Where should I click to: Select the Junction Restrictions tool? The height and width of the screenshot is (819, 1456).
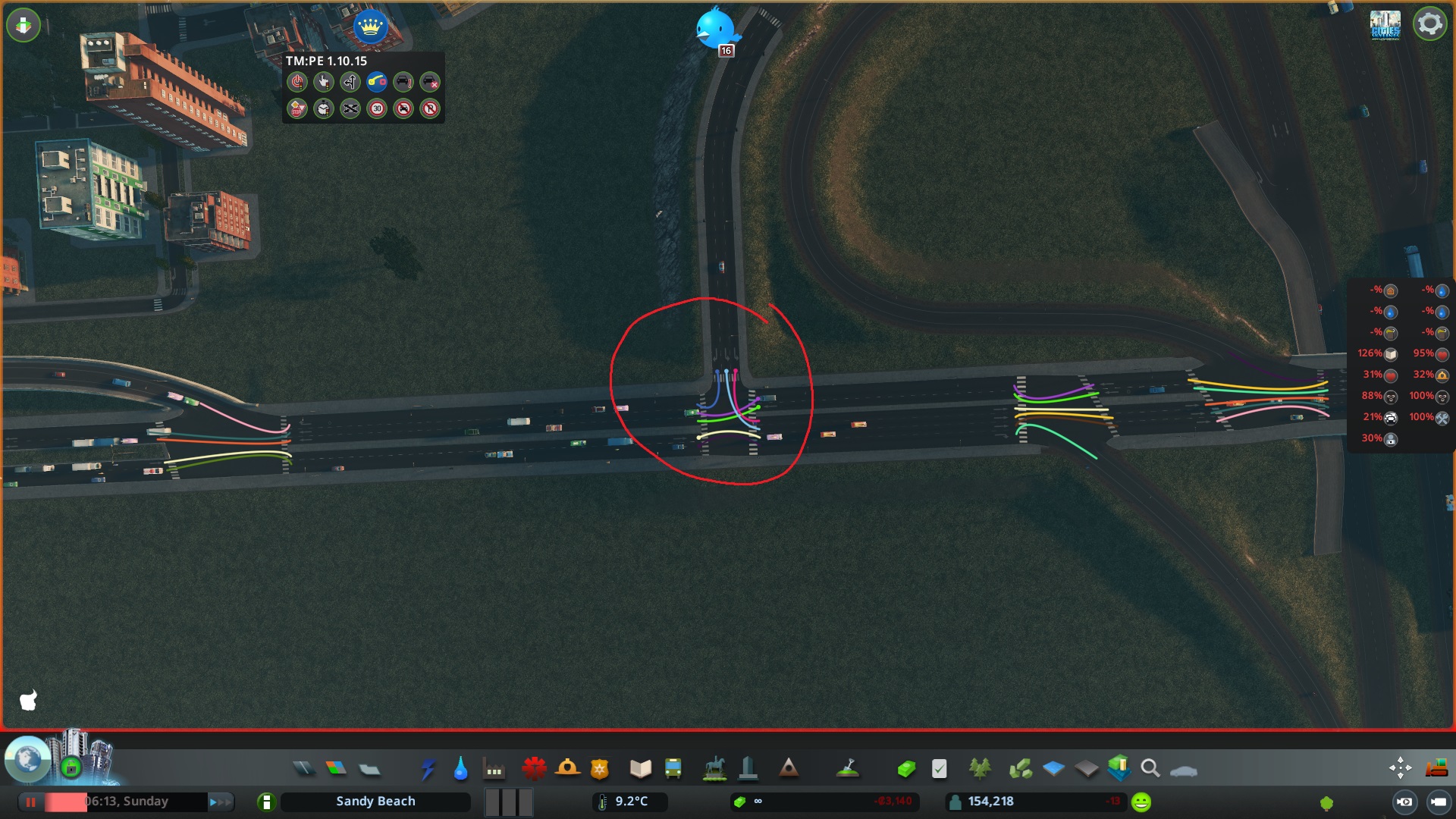(350, 109)
